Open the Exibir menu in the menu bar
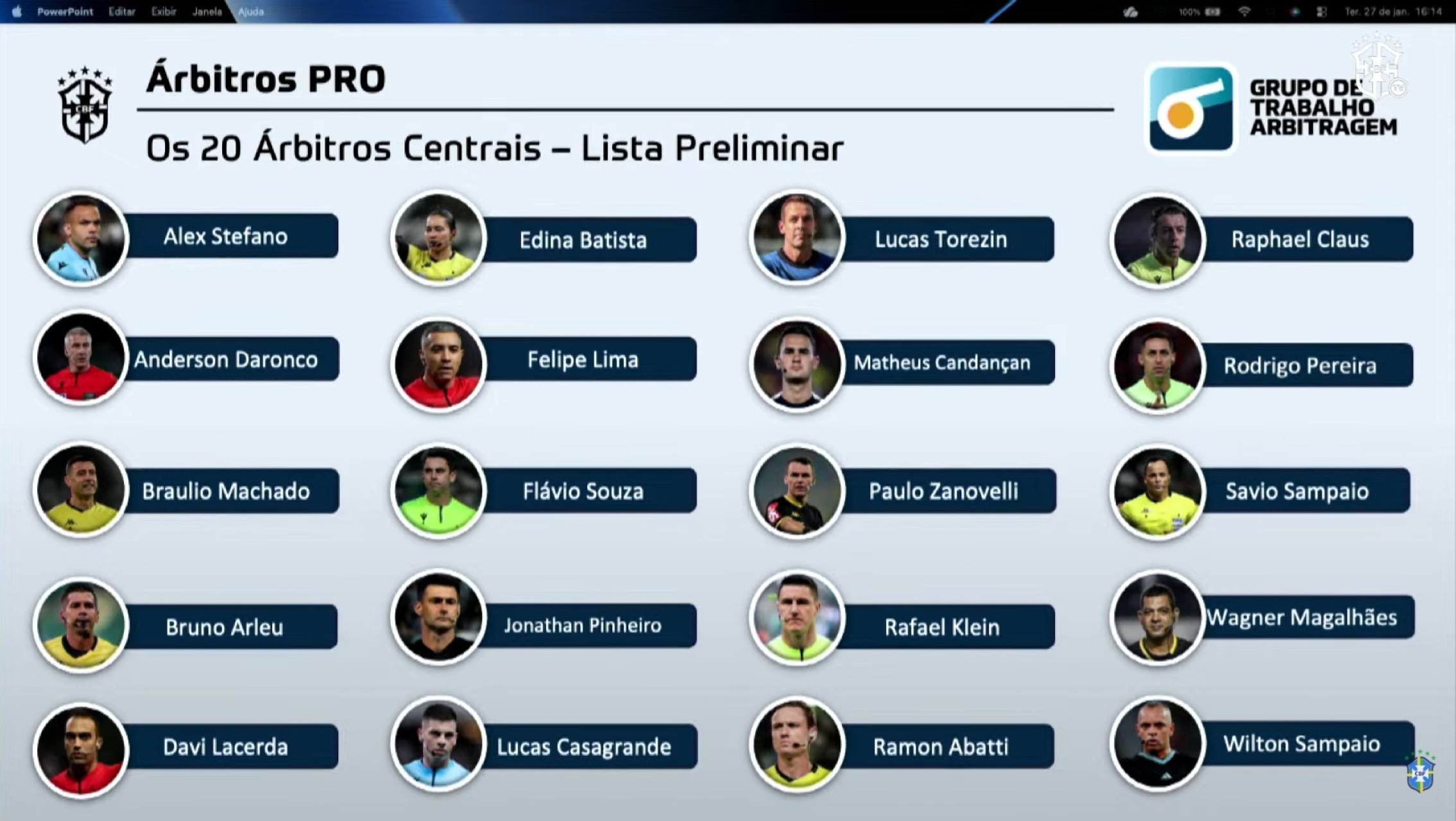Viewport: 1456px width, 821px height. pyautogui.click(x=164, y=12)
